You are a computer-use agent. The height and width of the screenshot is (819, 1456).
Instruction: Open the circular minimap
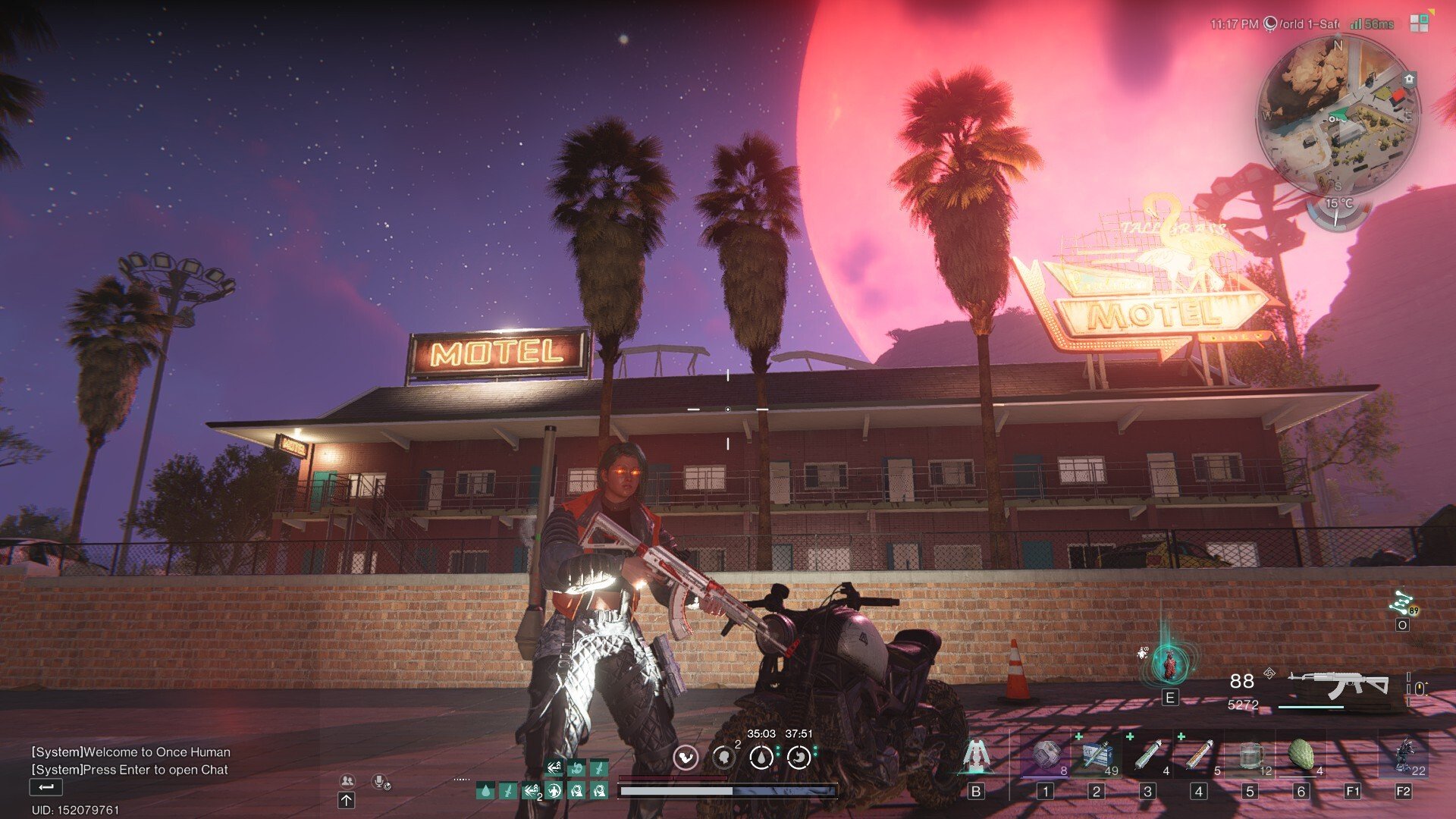(1336, 115)
